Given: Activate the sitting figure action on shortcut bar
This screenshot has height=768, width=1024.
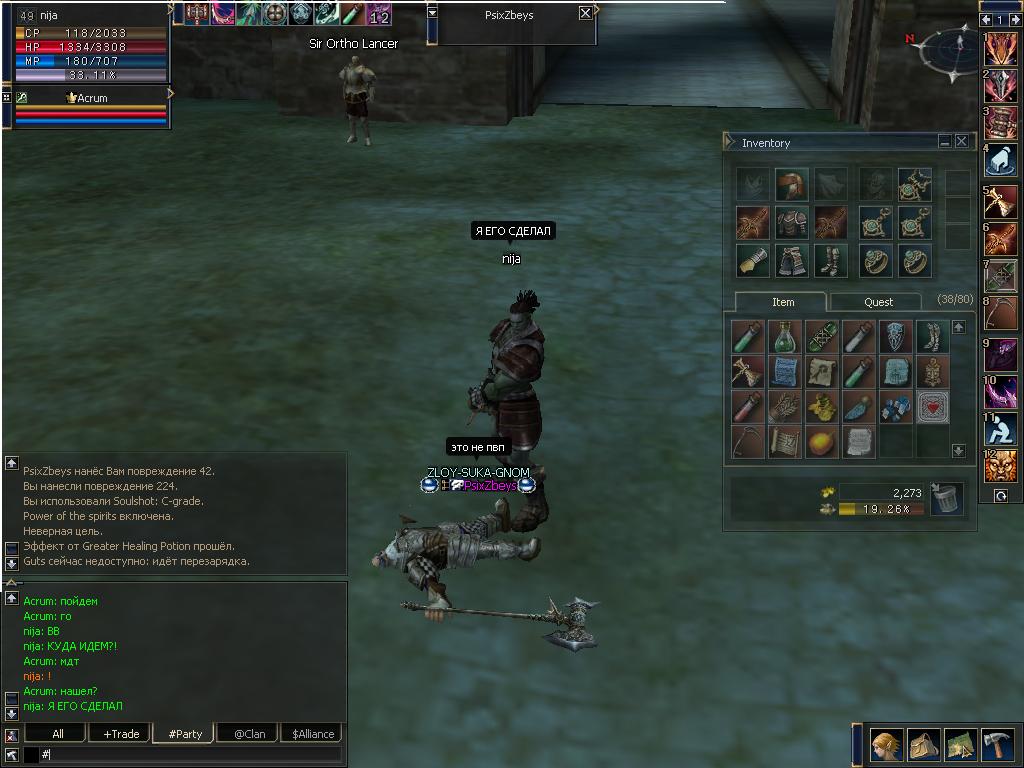Looking at the screenshot, I should pyautogui.click(x=1000, y=430).
